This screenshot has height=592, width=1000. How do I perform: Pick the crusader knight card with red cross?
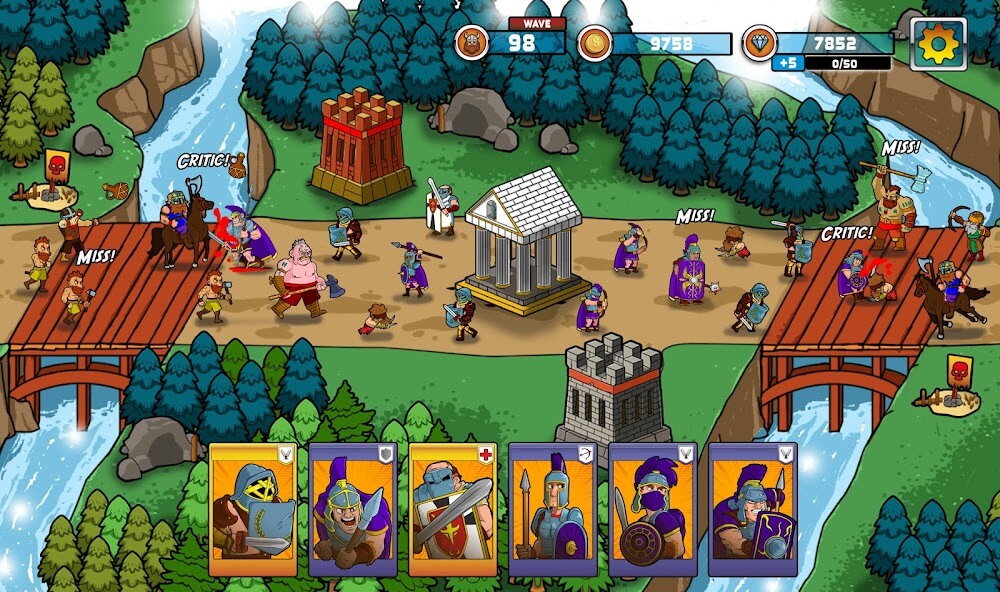pos(452,510)
